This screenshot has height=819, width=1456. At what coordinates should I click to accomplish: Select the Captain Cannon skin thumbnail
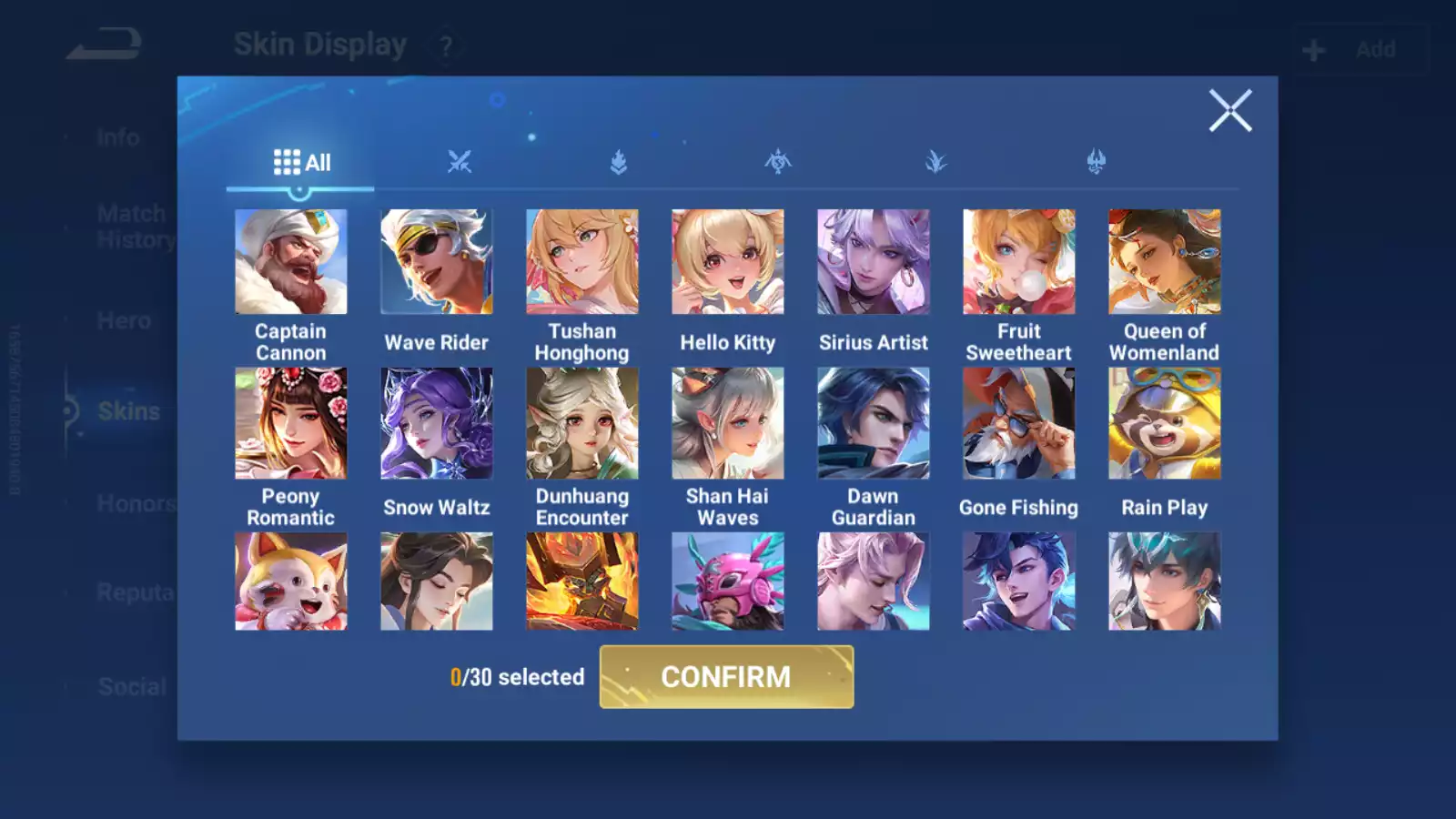(290, 261)
